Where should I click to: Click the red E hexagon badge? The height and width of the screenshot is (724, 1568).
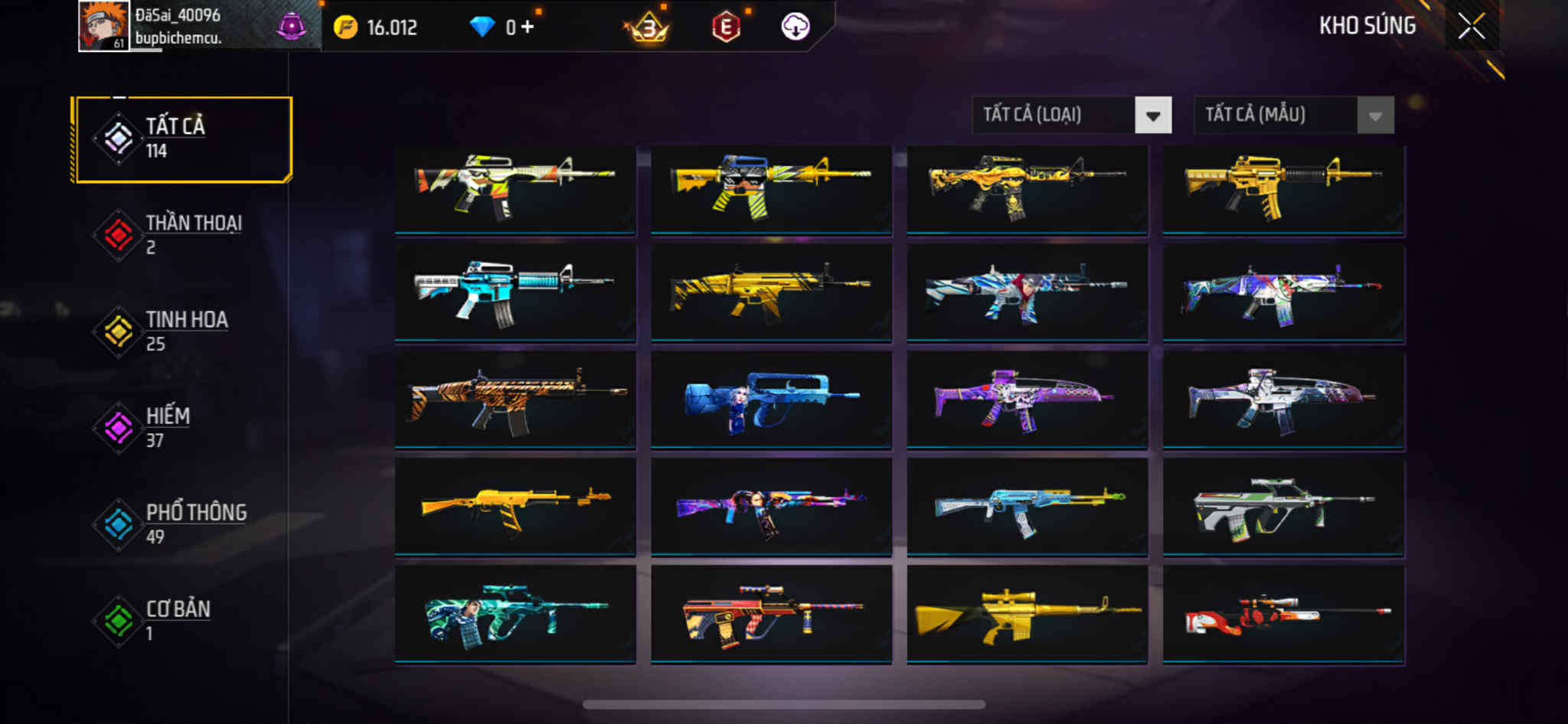point(725,28)
